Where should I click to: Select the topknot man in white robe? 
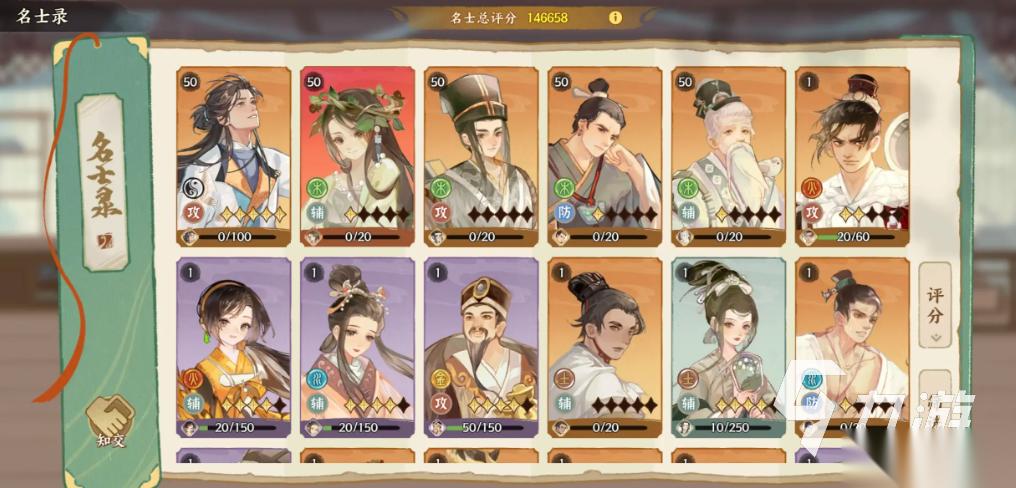[x=604, y=345]
